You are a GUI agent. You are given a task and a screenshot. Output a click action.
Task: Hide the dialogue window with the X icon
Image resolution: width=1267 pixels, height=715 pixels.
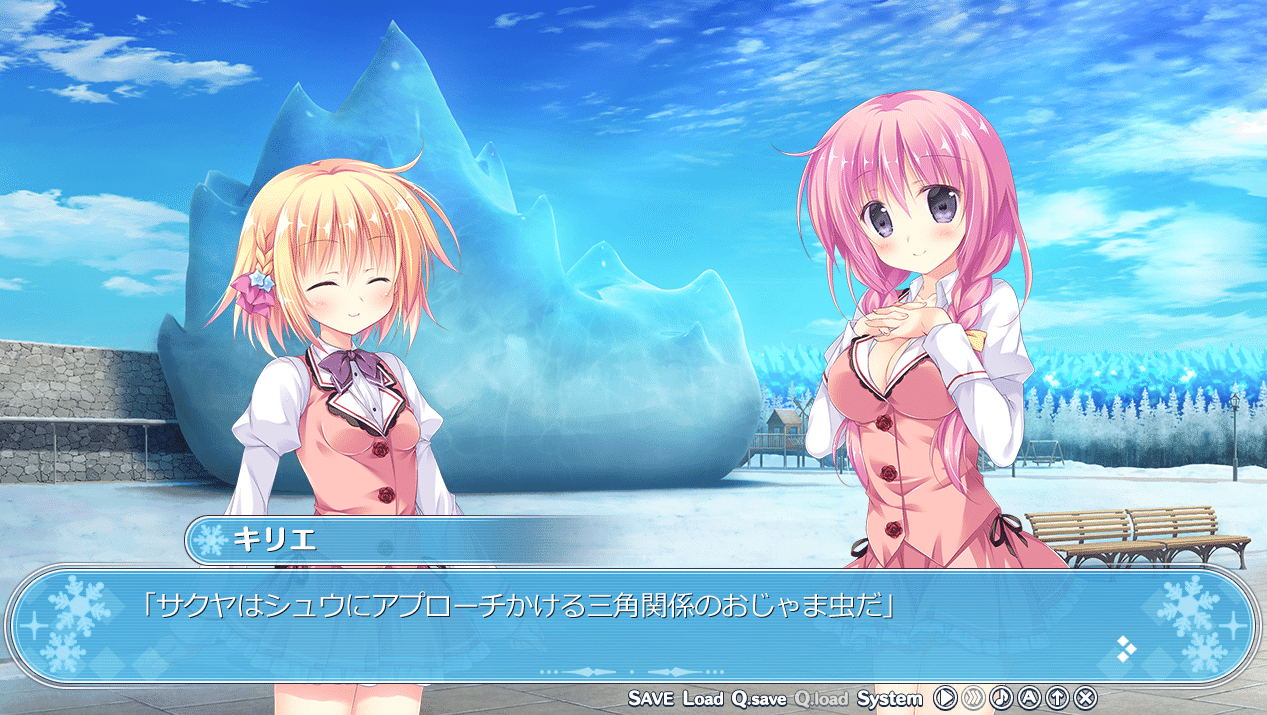[x=1086, y=698]
